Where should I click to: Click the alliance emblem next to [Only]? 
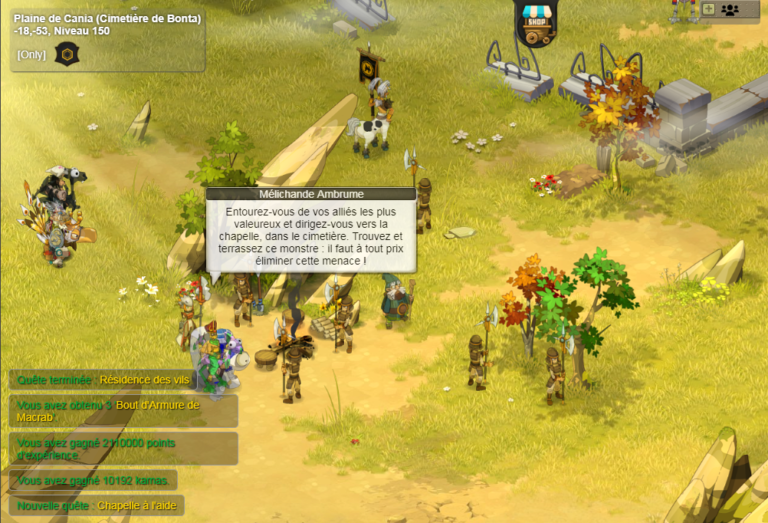(x=66, y=53)
